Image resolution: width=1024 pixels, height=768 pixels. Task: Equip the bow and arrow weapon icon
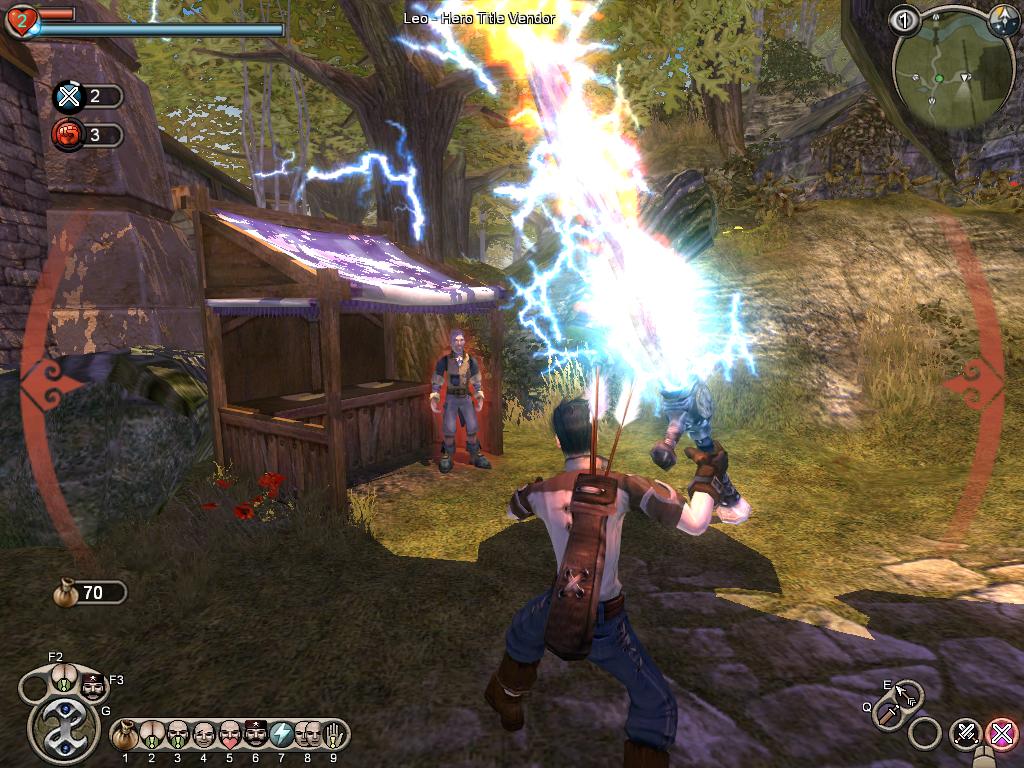point(908,693)
